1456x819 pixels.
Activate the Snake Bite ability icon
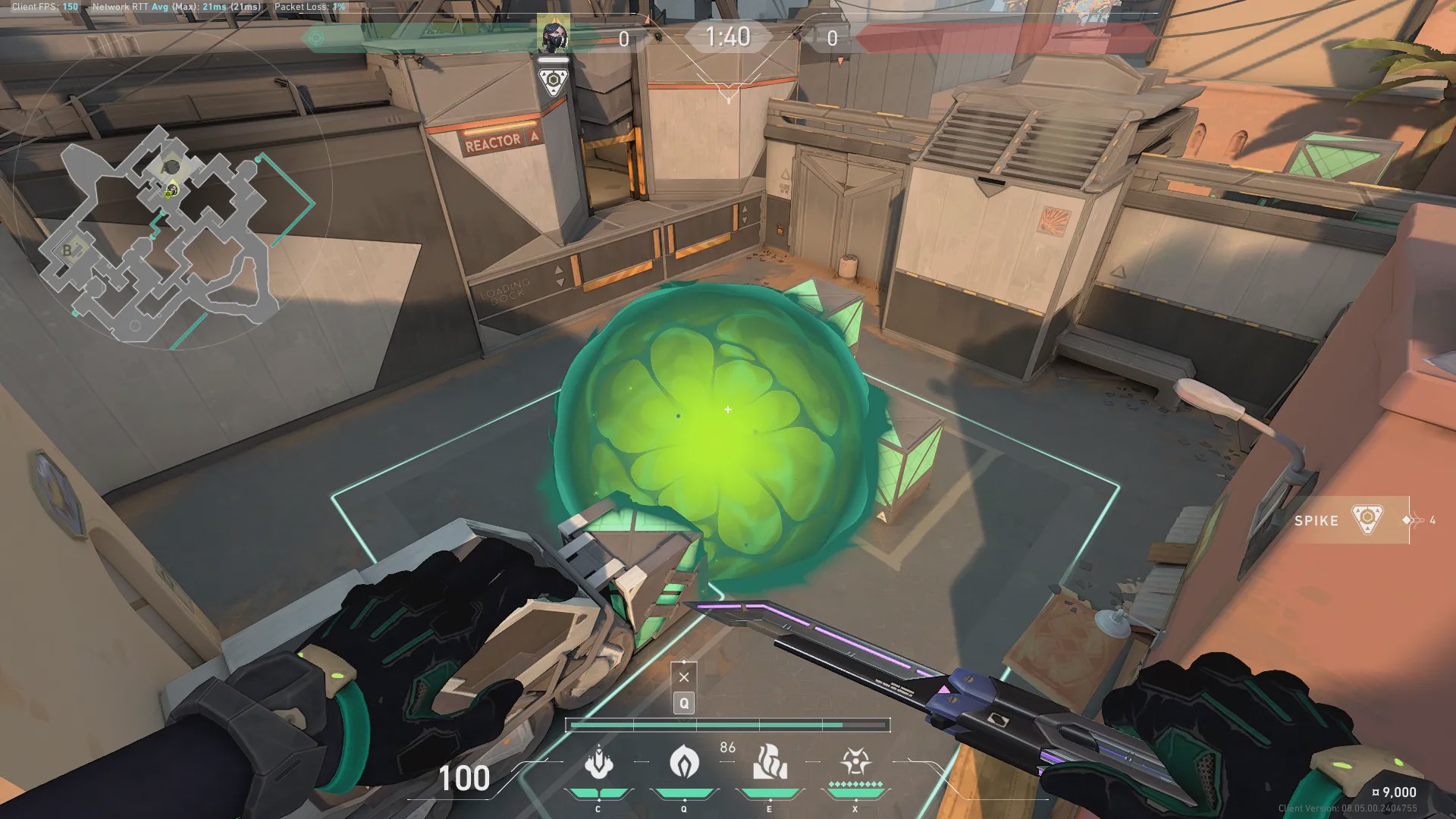(x=598, y=762)
